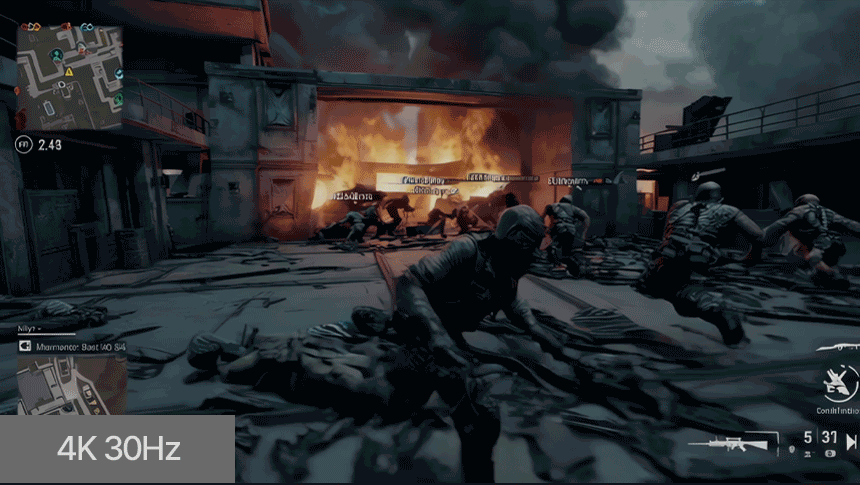Activate the circular jet airstrike ability icon
The height and width of the screenshot is (485, 860).
837,381
